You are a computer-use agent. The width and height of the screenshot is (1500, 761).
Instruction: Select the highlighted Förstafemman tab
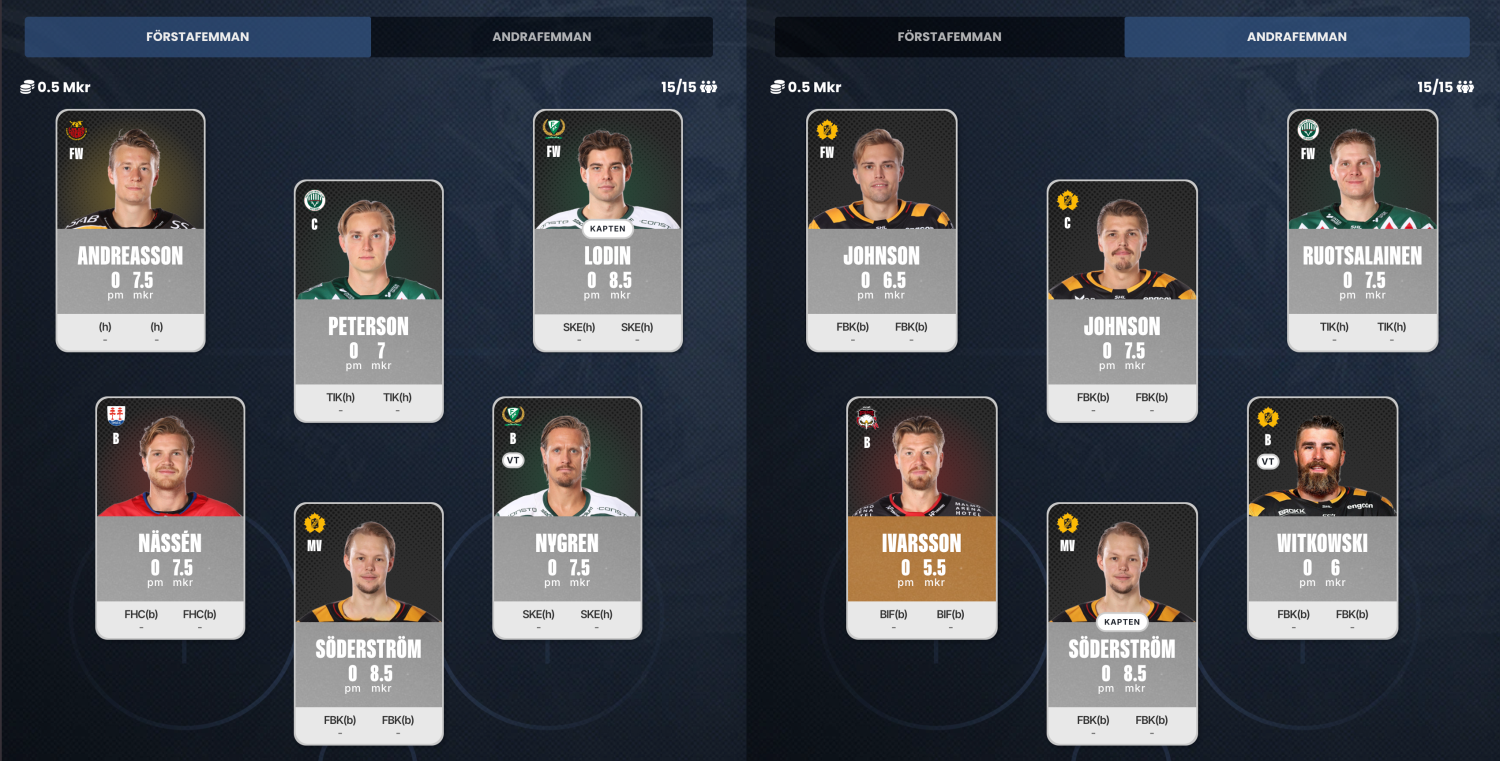[x=198, y=37]
